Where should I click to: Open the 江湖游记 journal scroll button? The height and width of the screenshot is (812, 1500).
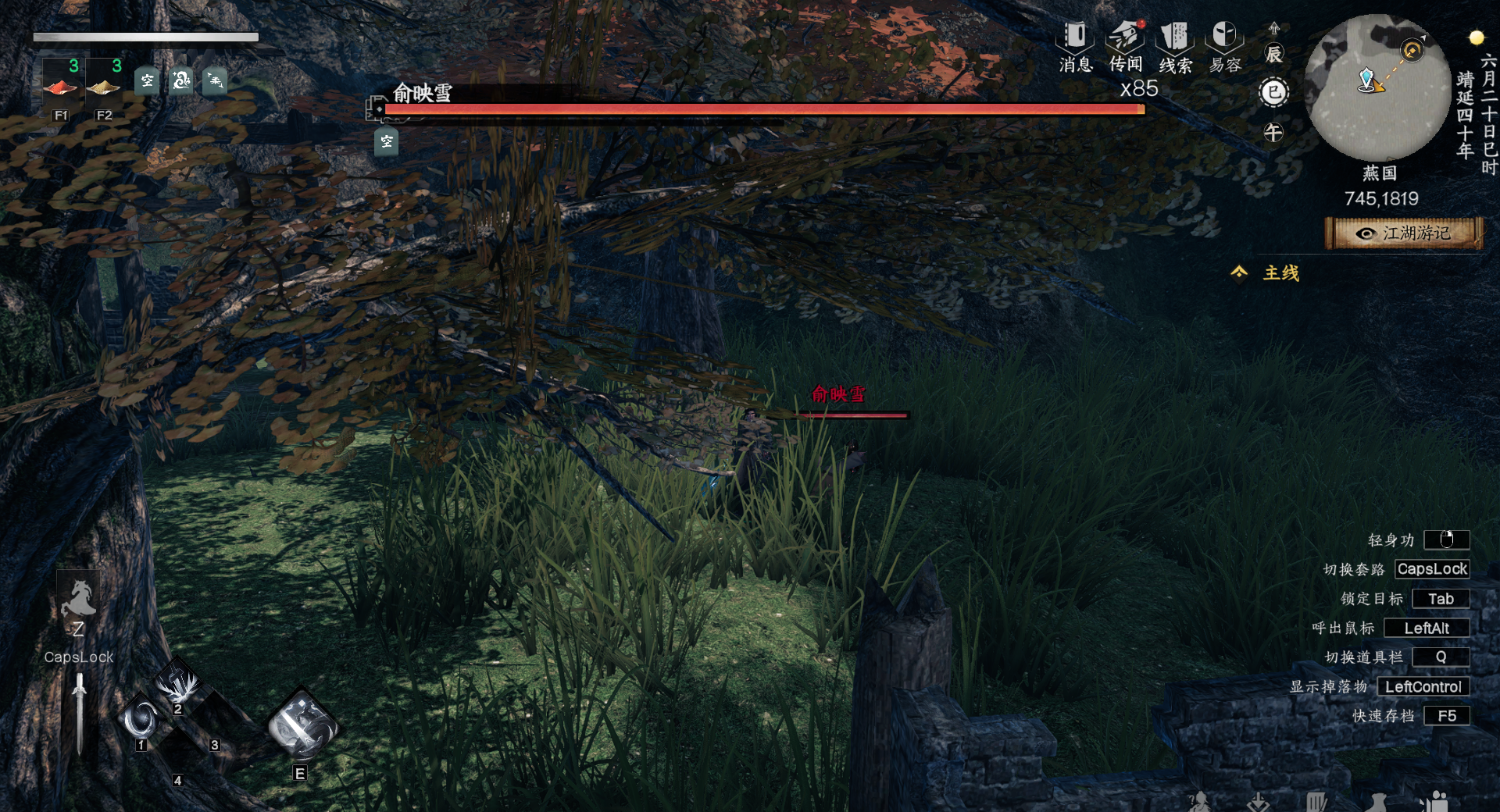point(1404,233)
